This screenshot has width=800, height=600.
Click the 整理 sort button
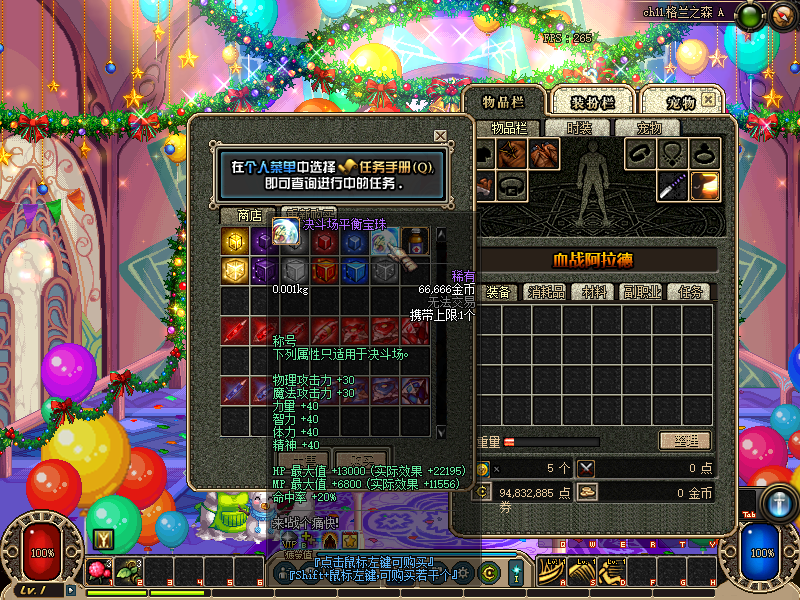tap(684, 441)
